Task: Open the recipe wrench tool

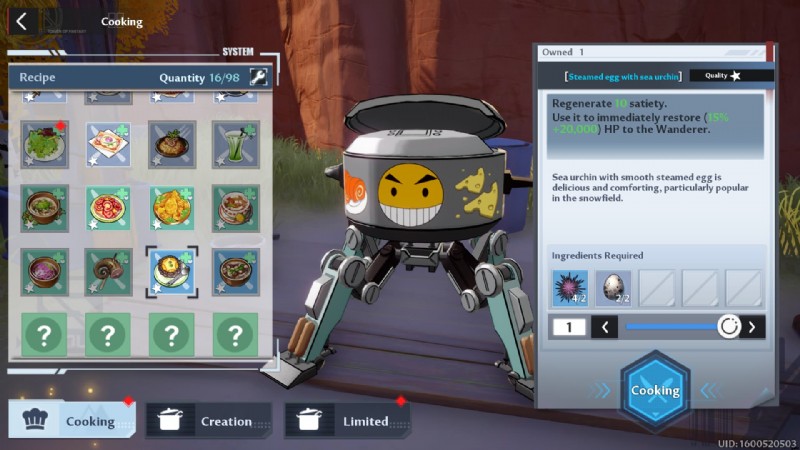Action: (x=258, y=77)
